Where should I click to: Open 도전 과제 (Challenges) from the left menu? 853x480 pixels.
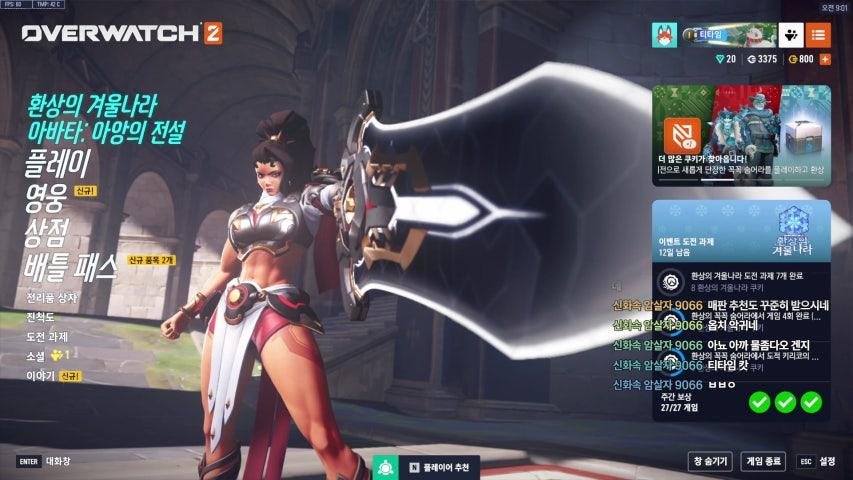point(48,336)
